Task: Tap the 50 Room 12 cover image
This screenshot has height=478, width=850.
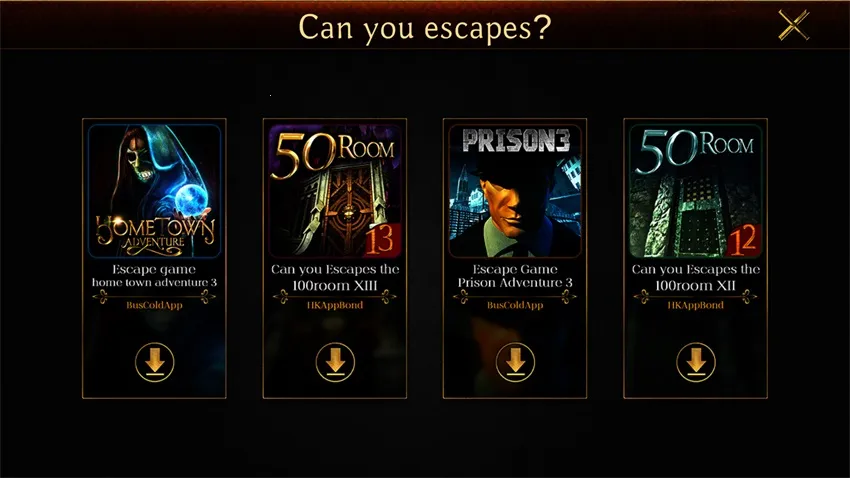Action: coord(695,190)
